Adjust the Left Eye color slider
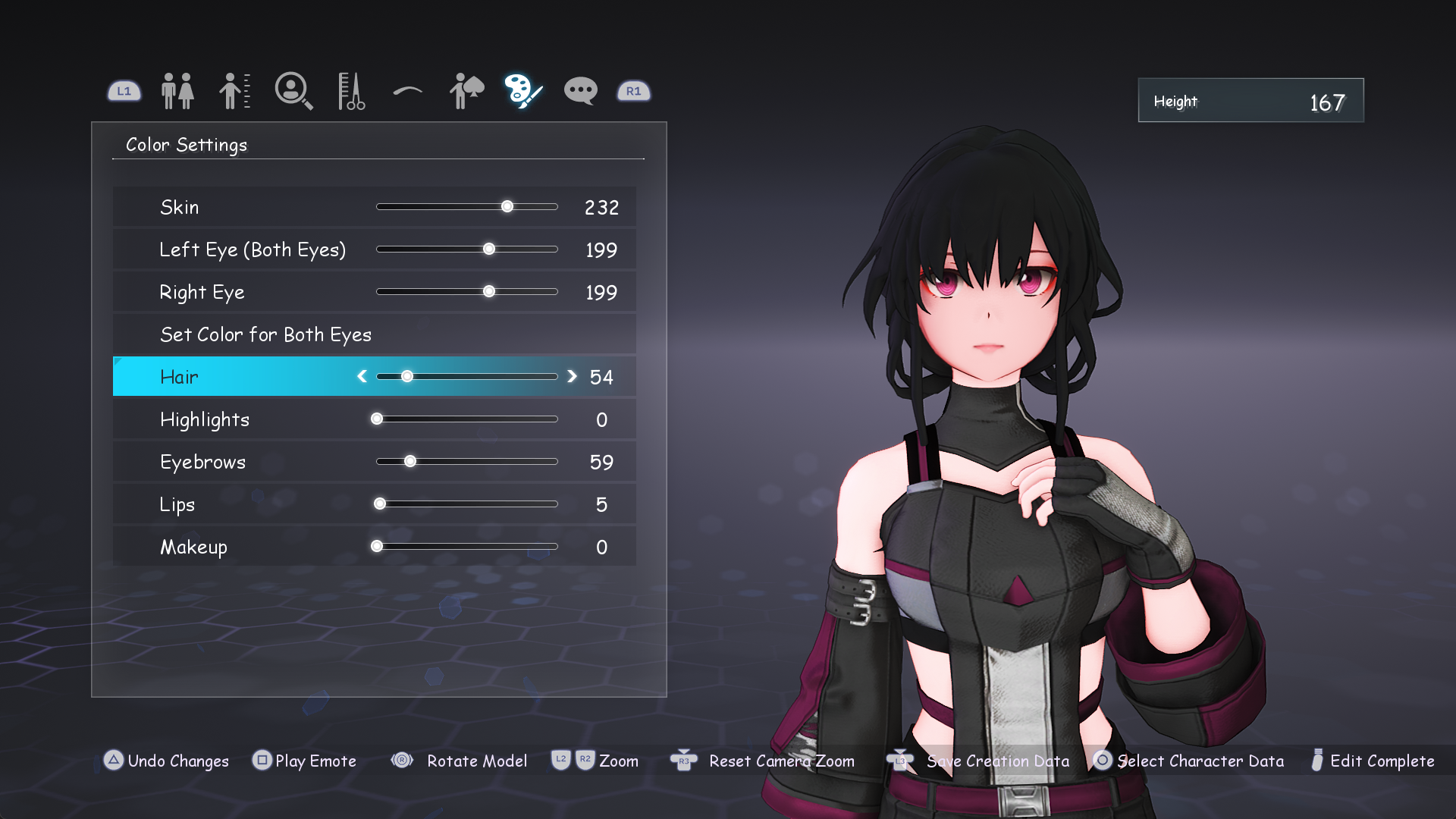Screen dimensions: 1456x819 point(489,249)
